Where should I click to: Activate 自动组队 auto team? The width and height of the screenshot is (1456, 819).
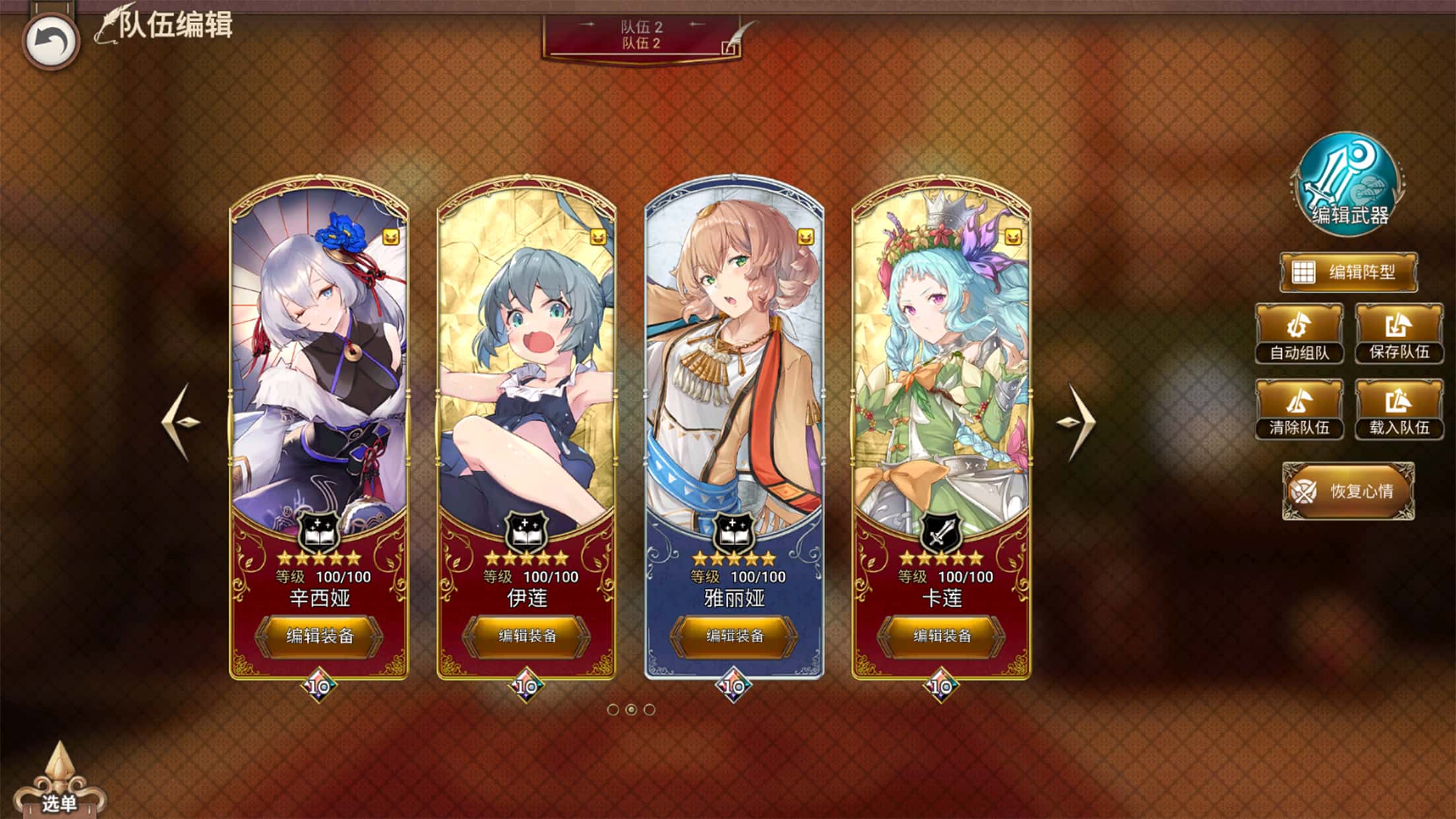point(1299,334)
